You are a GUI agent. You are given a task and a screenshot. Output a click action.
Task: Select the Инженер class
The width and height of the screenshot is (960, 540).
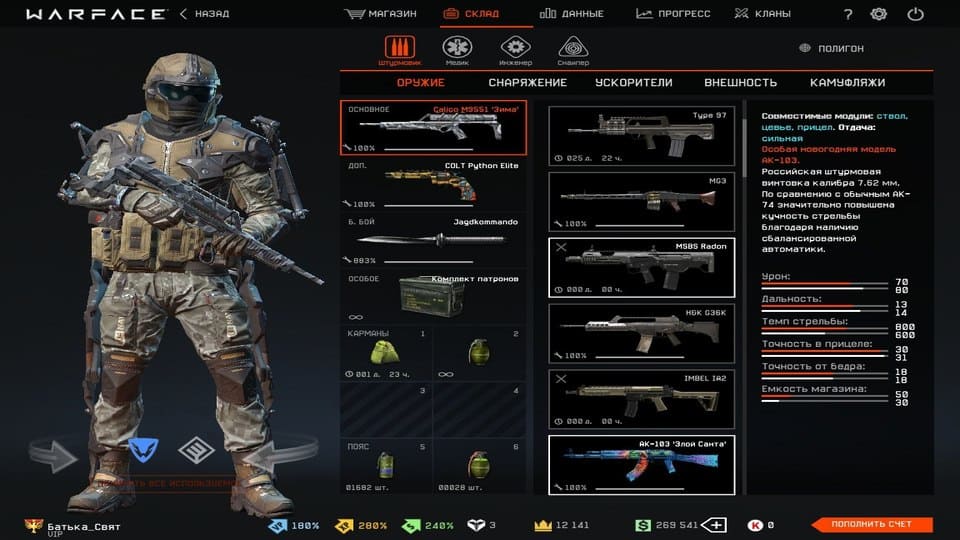[515, 50]
